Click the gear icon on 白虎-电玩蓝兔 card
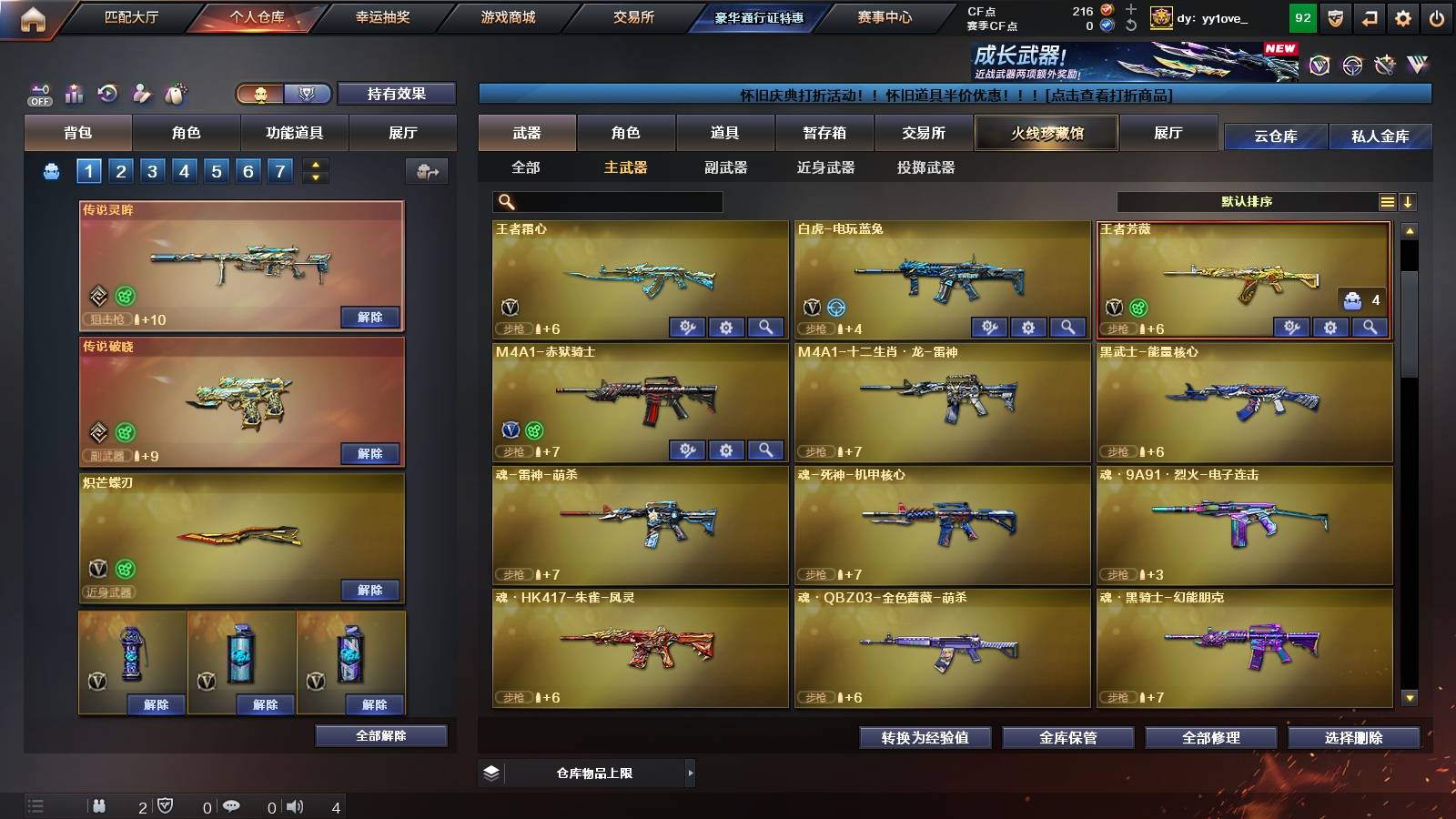The height and width of the screenshot is (819, 1456). [1026, 326]
